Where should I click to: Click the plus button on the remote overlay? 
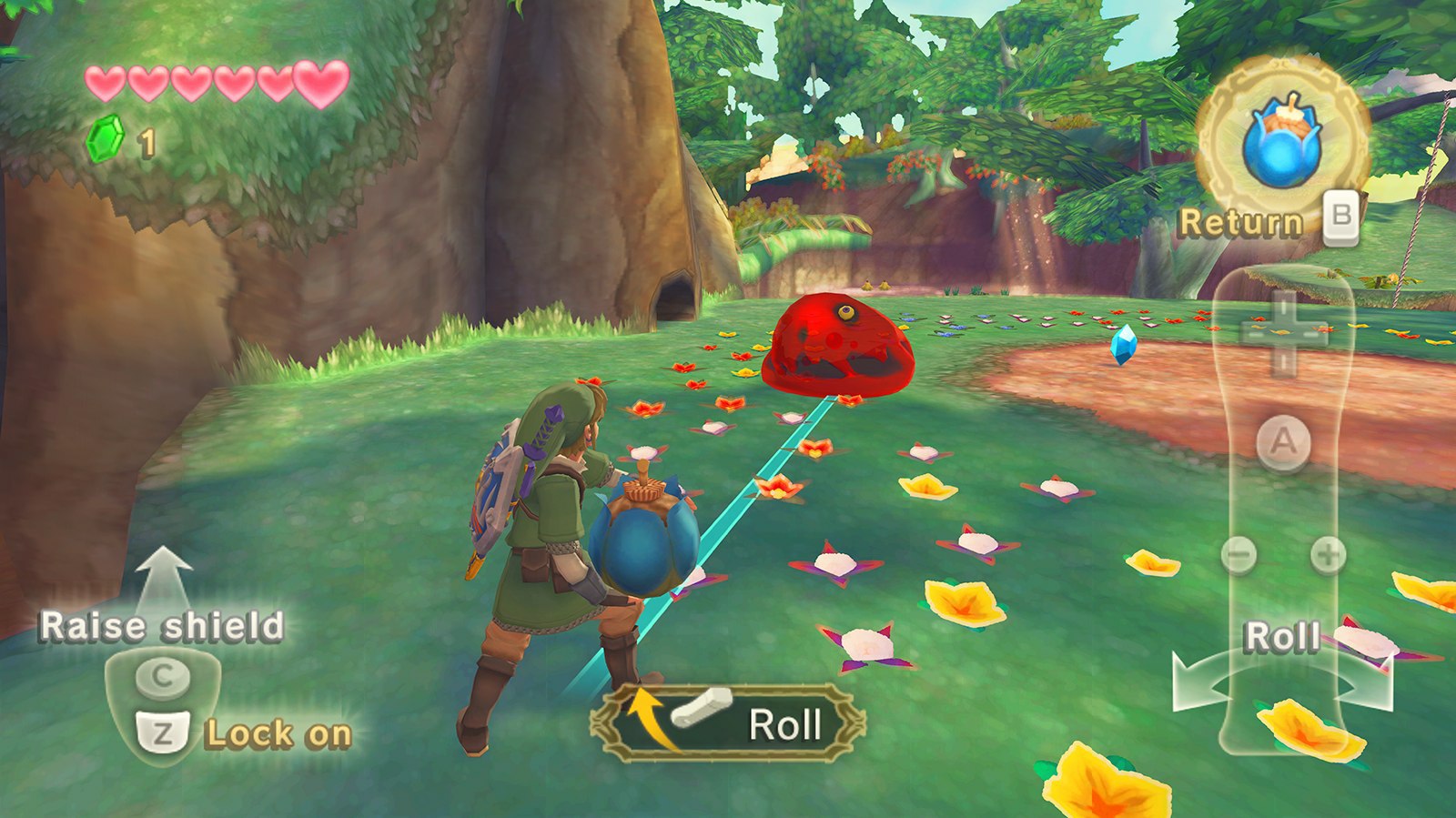tap(1329, 552)
